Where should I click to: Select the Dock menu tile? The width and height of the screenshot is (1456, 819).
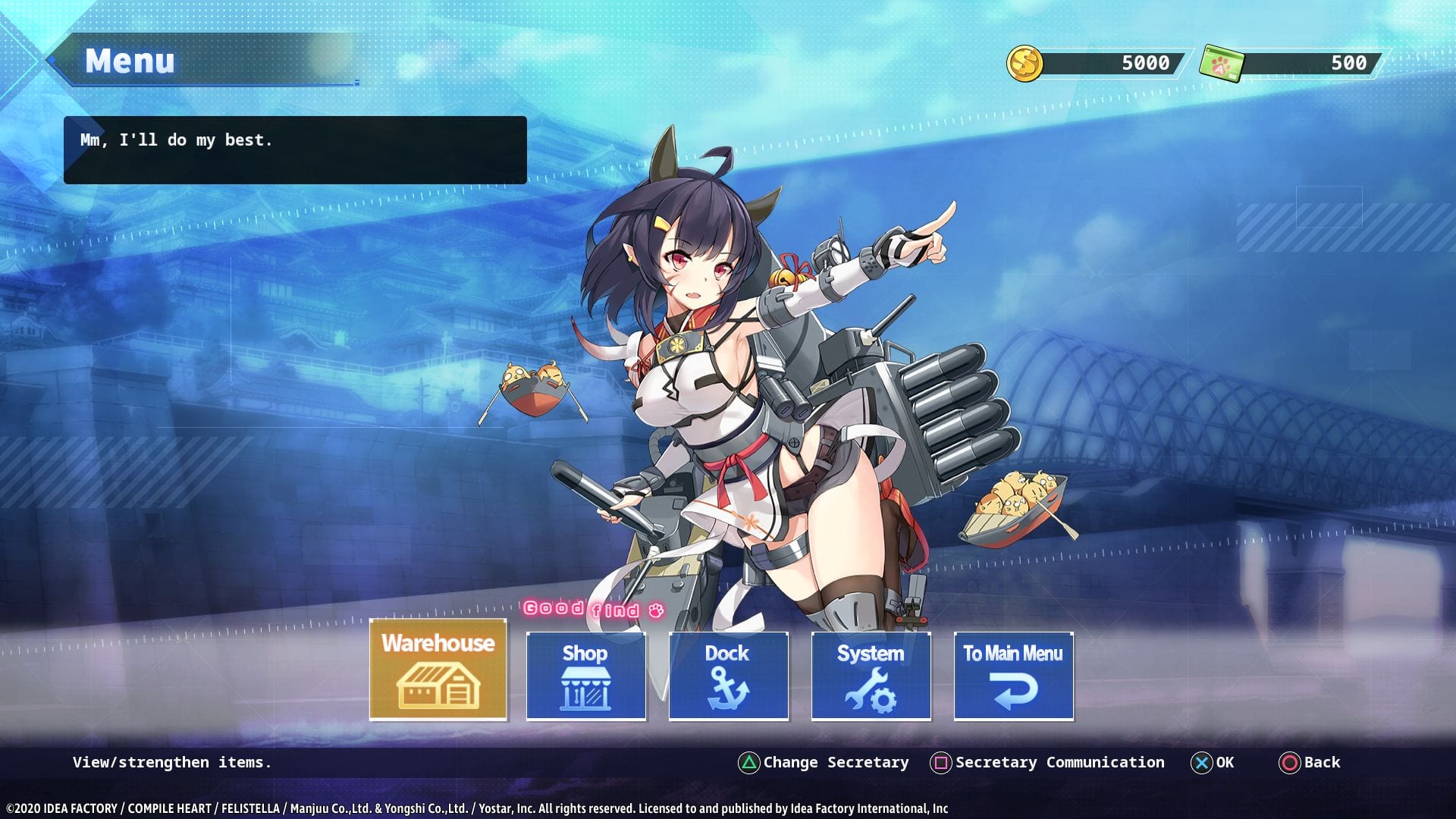tap(728, 676)
